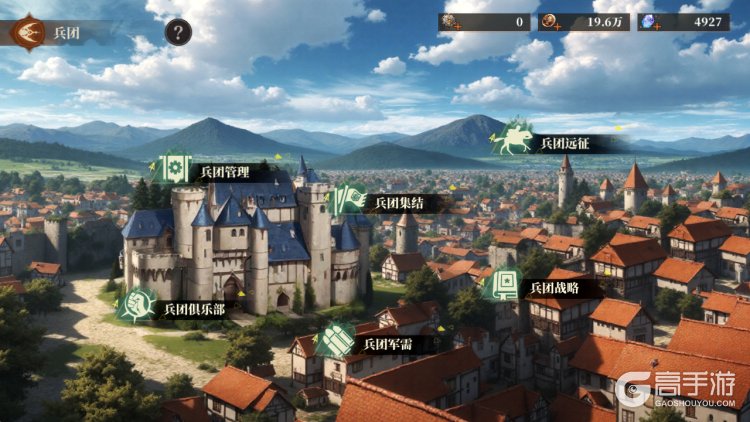This screenshot has width=750, height=422.
Task: Open 兵团战略 legion strategy
Action: pyautogui.click(x=503, y=285)
